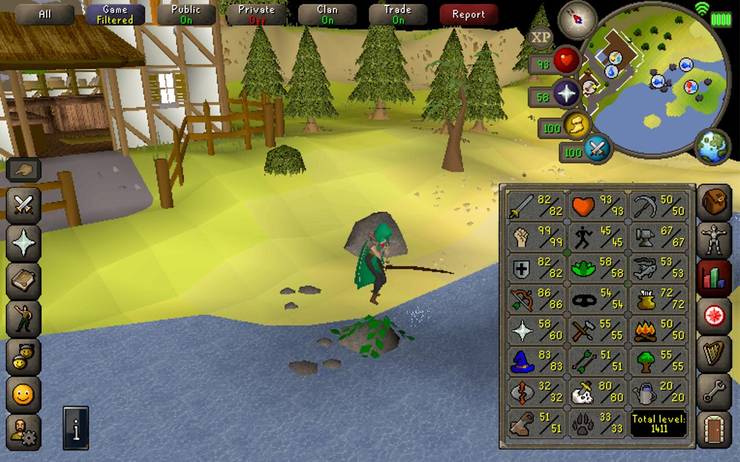Toggle run with the boot energy orb
Viewport: 740px width, 462px height.
577,125
